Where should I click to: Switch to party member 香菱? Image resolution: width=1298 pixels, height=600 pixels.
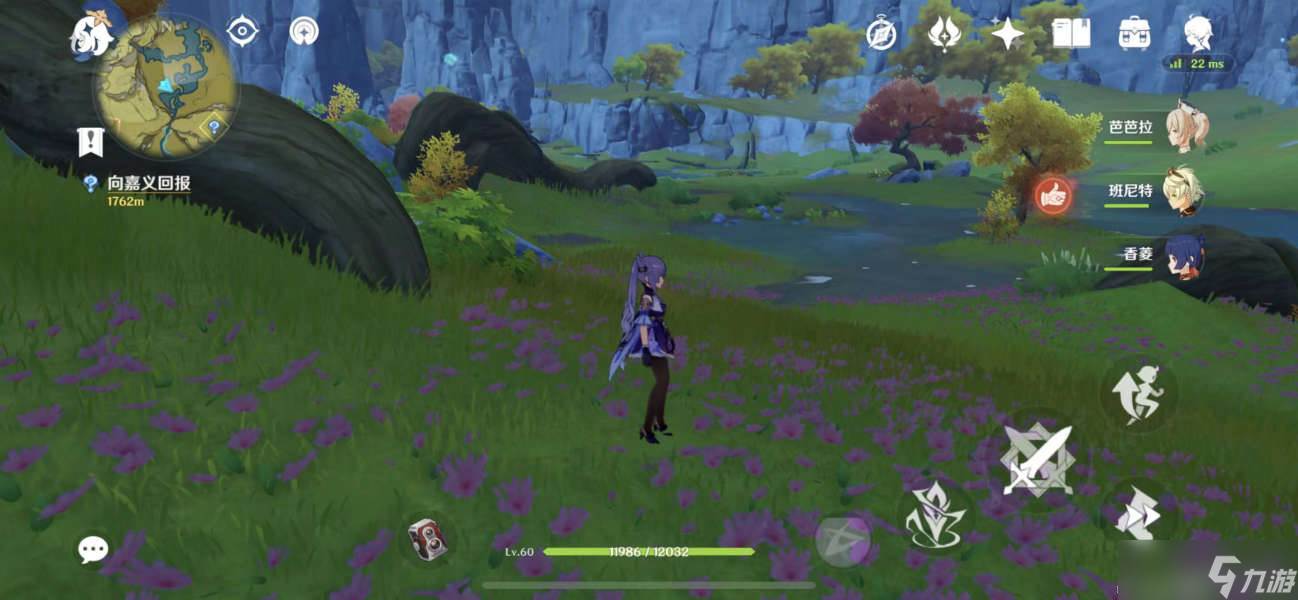pyautogui.click(x=1185, y=255)
